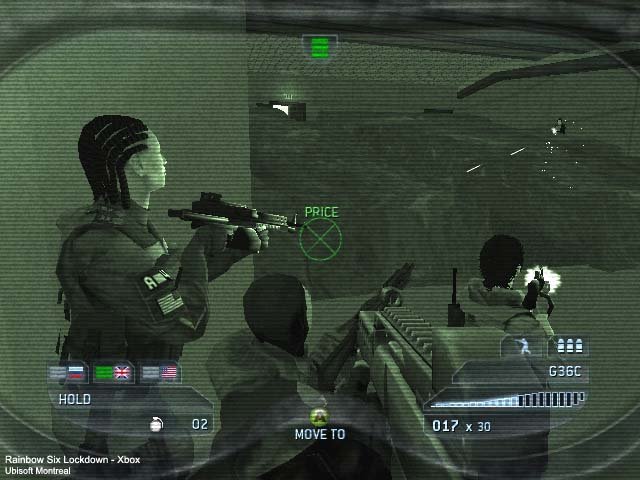The image size is (640, 480).
Task: Click the green status indicator at top
Action: (320, 46)
